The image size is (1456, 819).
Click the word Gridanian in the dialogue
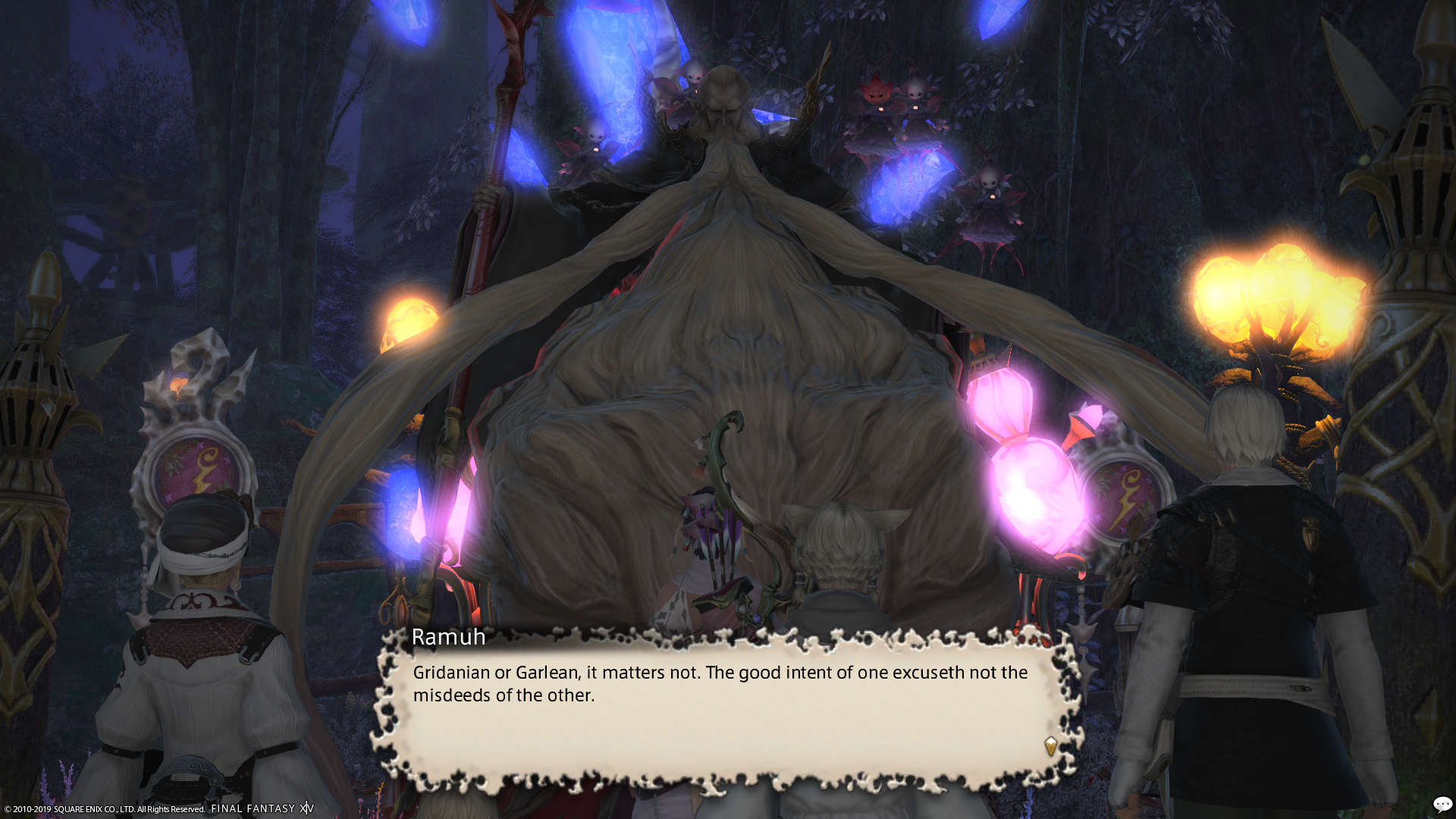click(x=453, y=673)
